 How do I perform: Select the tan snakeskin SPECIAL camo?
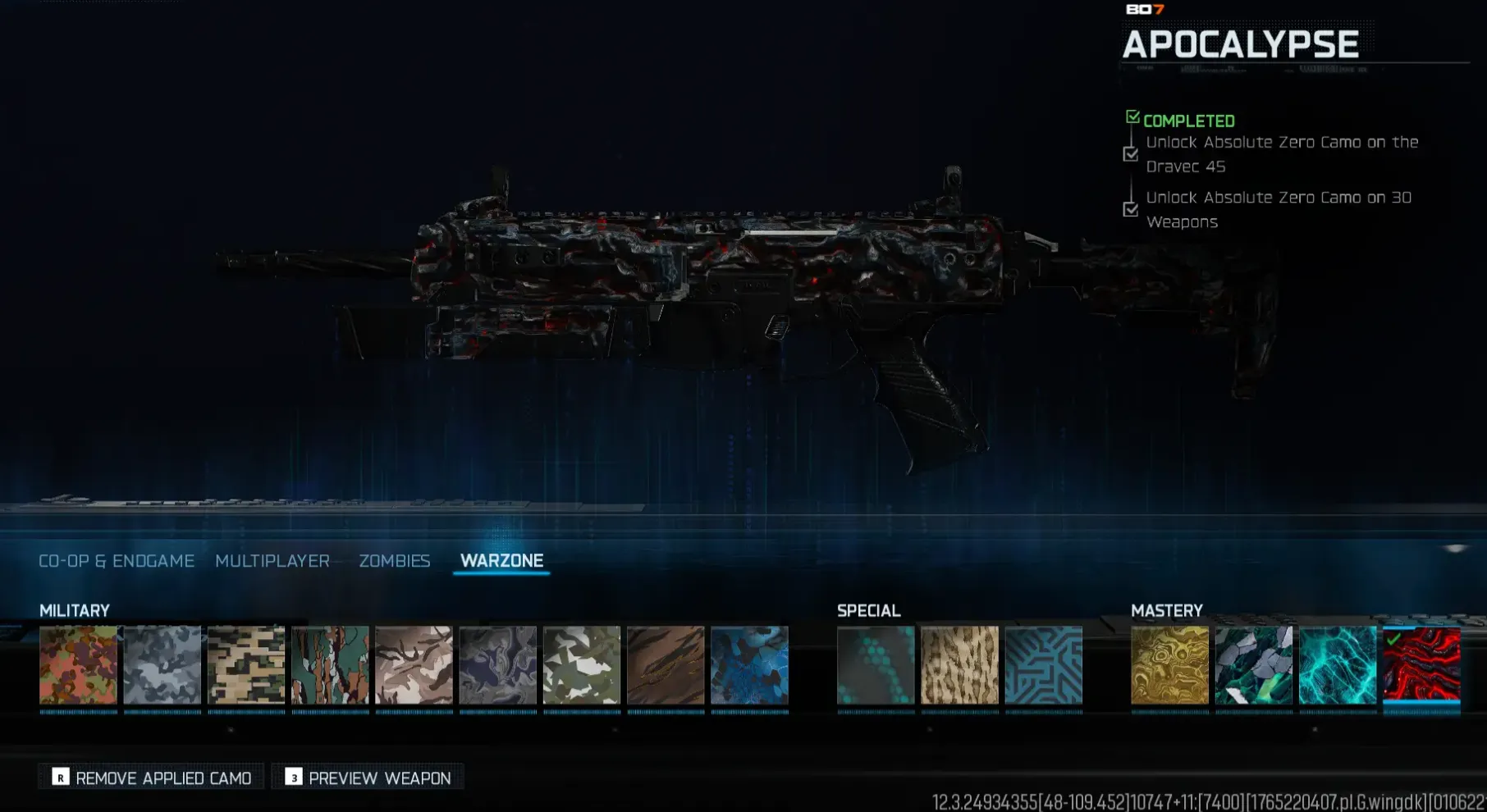tap(960, 664)
